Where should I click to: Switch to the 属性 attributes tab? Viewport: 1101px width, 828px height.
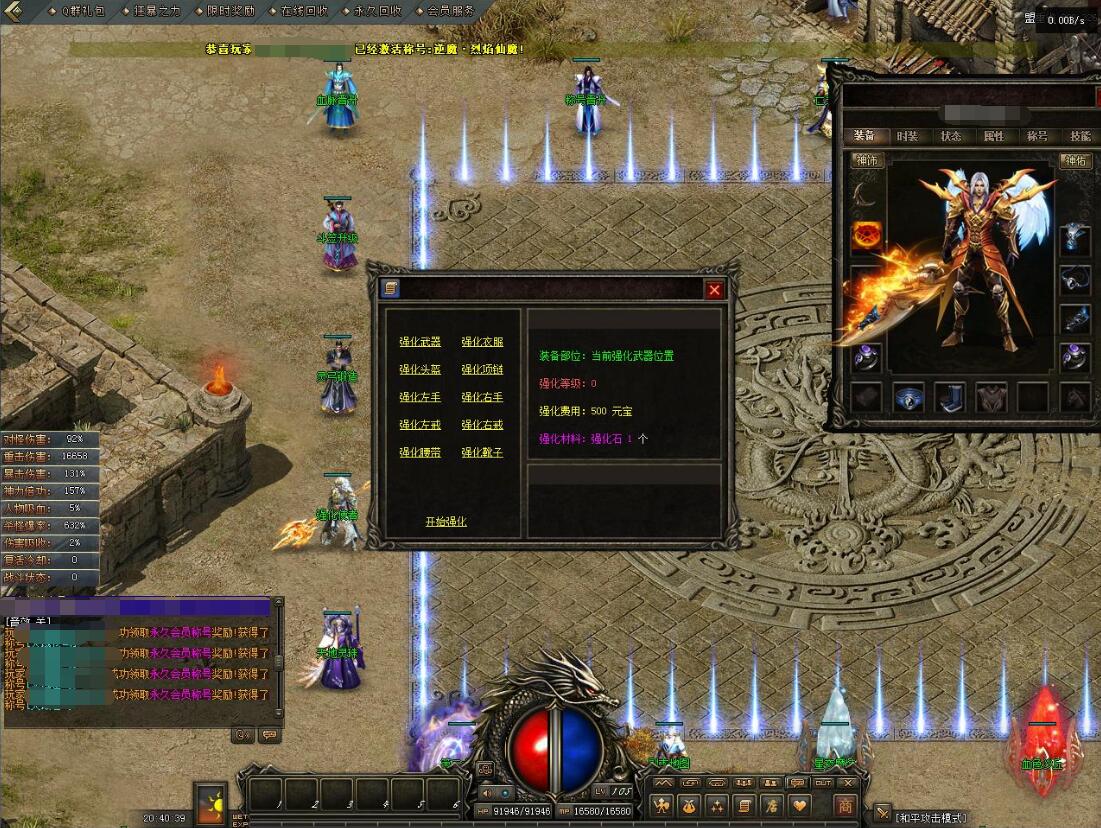994,136
